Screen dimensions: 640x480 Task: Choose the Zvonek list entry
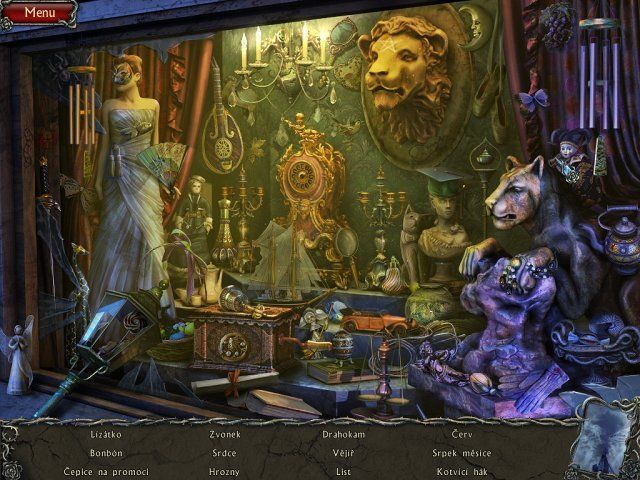pos(224,435)
